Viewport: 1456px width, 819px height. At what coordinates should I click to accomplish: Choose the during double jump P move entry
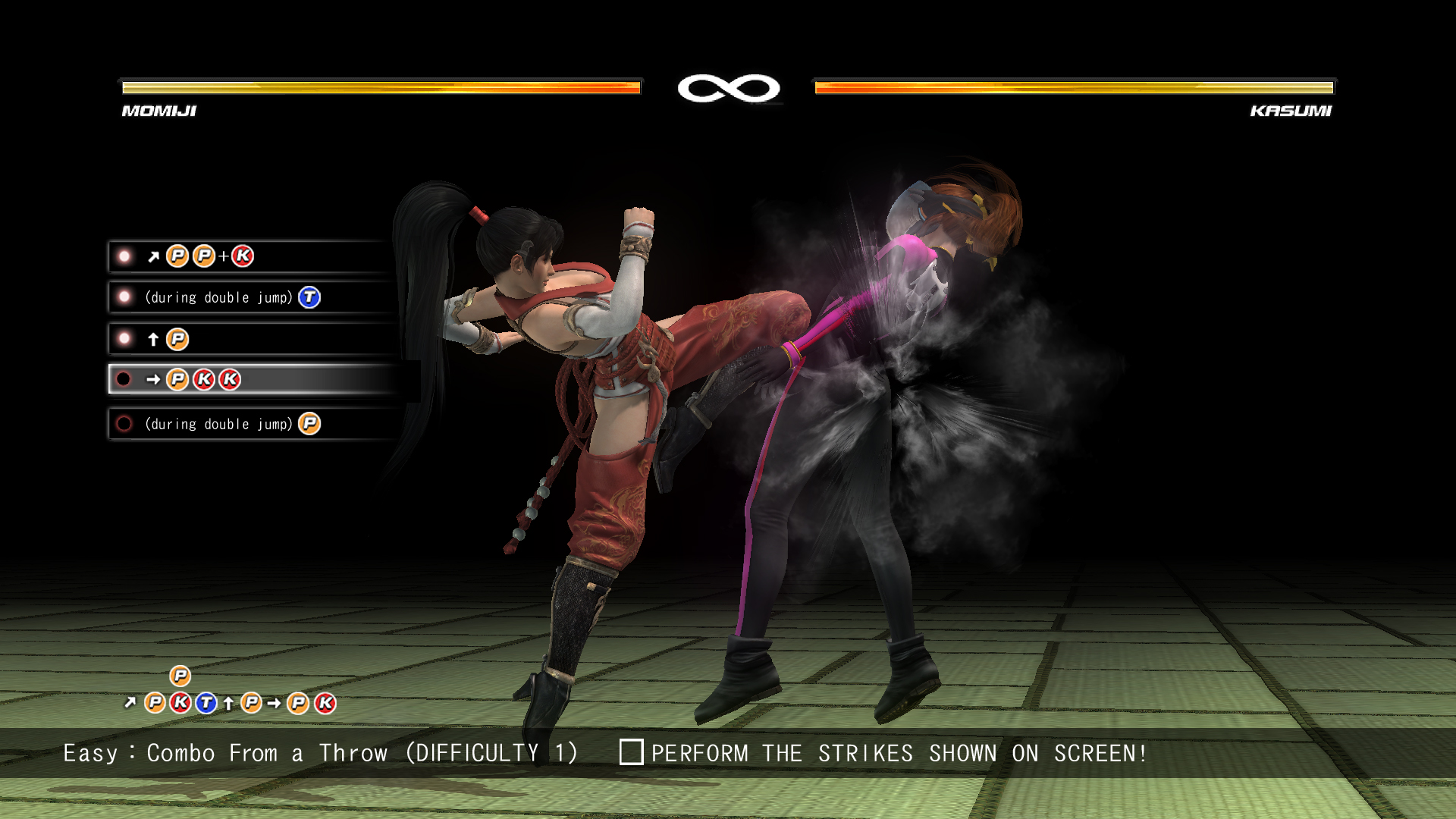[x=227, y=423]
